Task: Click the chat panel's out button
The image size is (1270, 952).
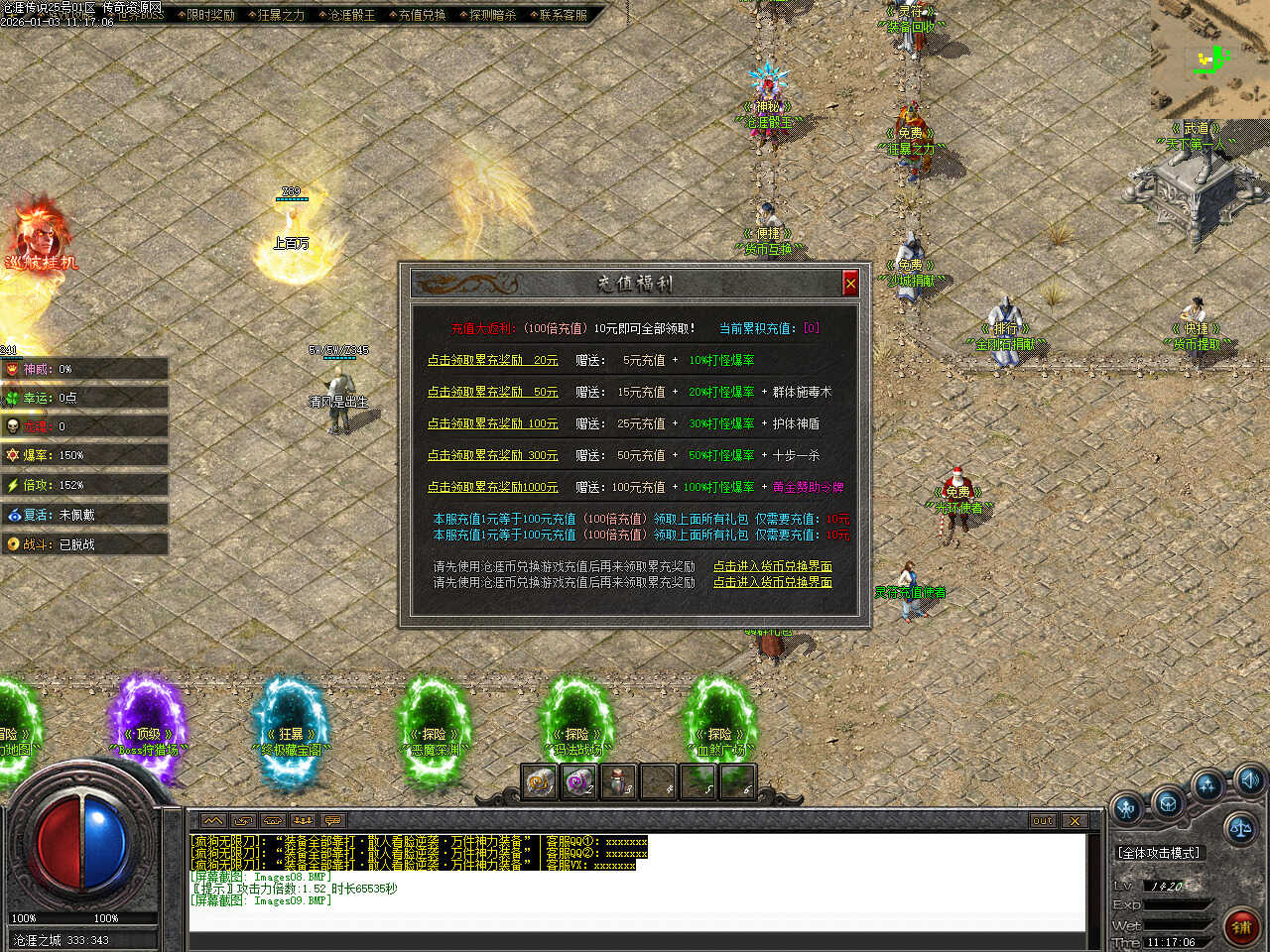Action: pyautogui.click(x=1042, y=821)
